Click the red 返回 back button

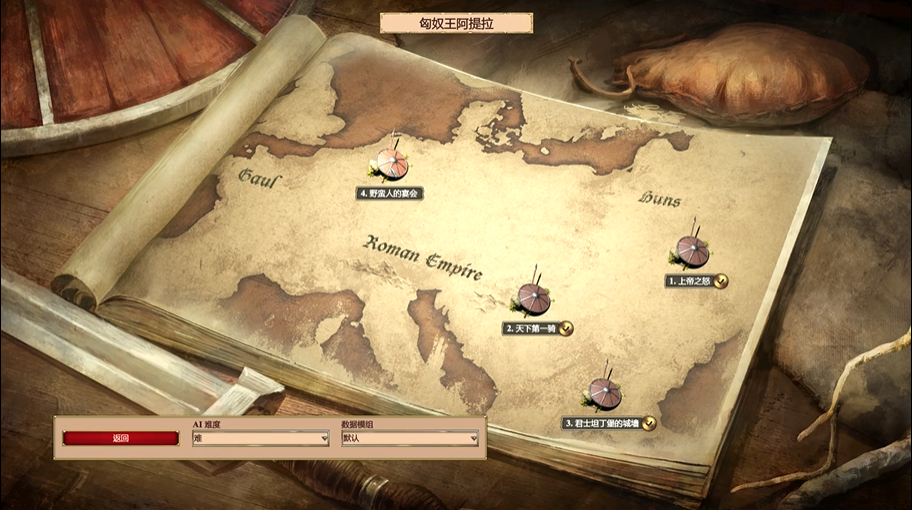pos(121,438)
